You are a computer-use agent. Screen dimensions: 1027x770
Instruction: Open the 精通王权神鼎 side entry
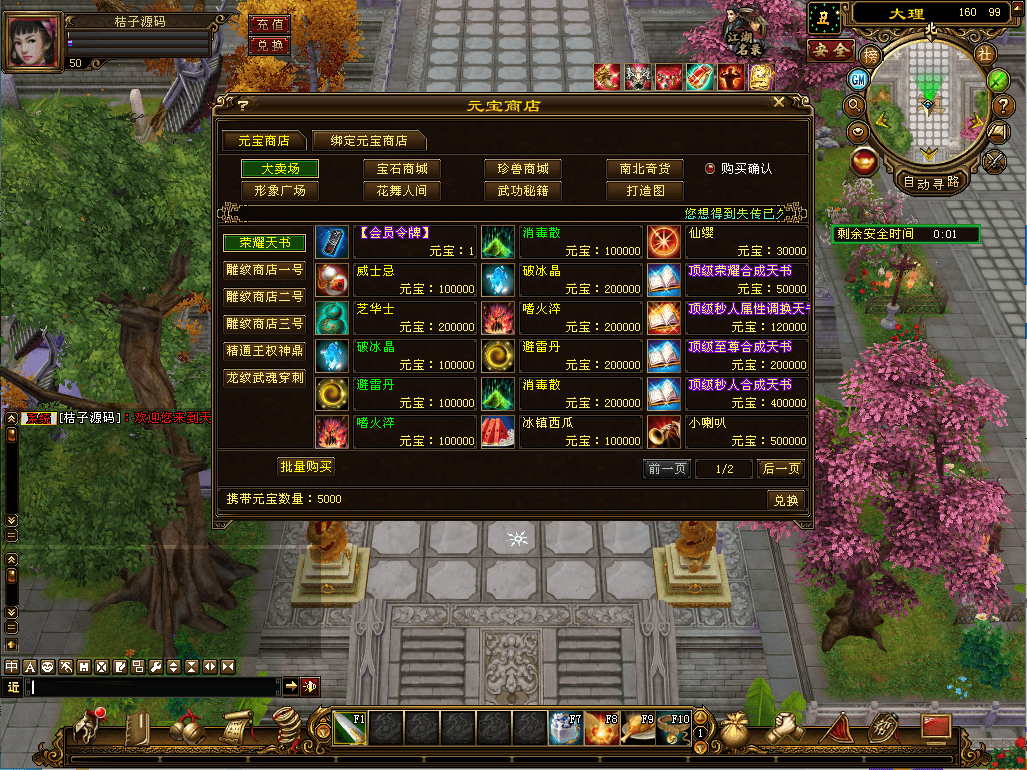point(263,351)
